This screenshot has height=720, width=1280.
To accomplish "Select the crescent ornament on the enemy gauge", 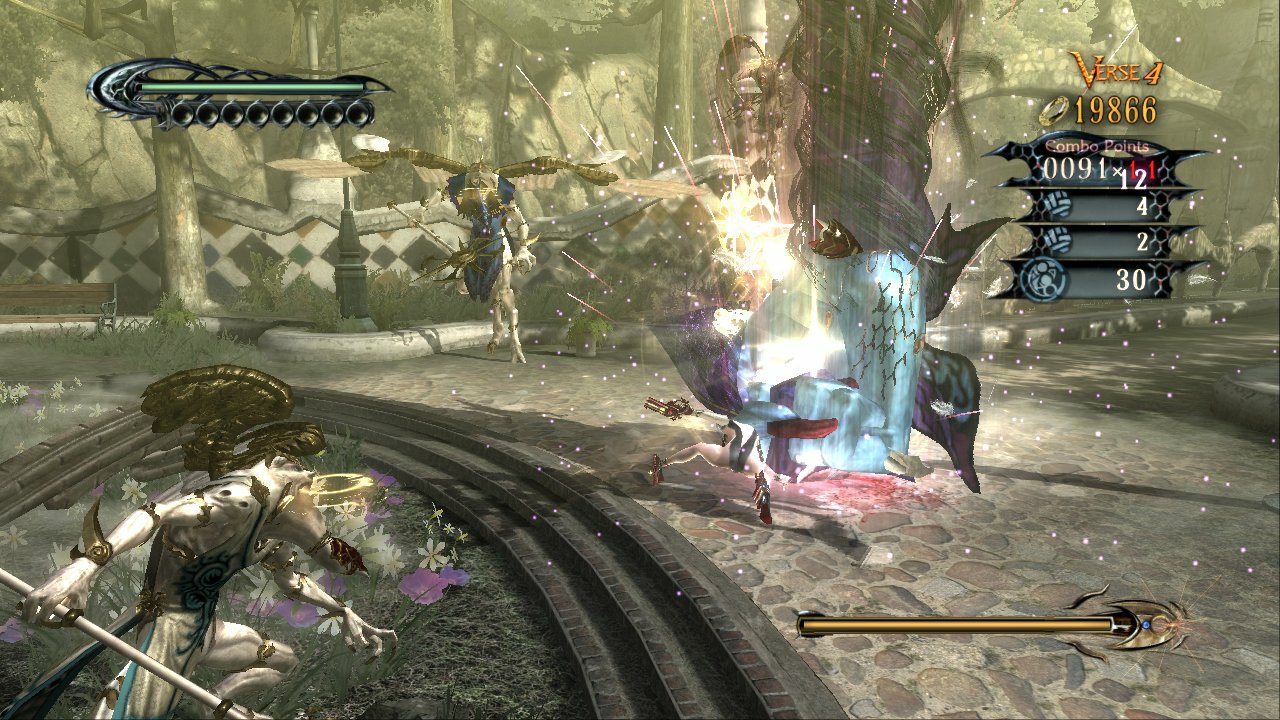I will [1127, 625].
